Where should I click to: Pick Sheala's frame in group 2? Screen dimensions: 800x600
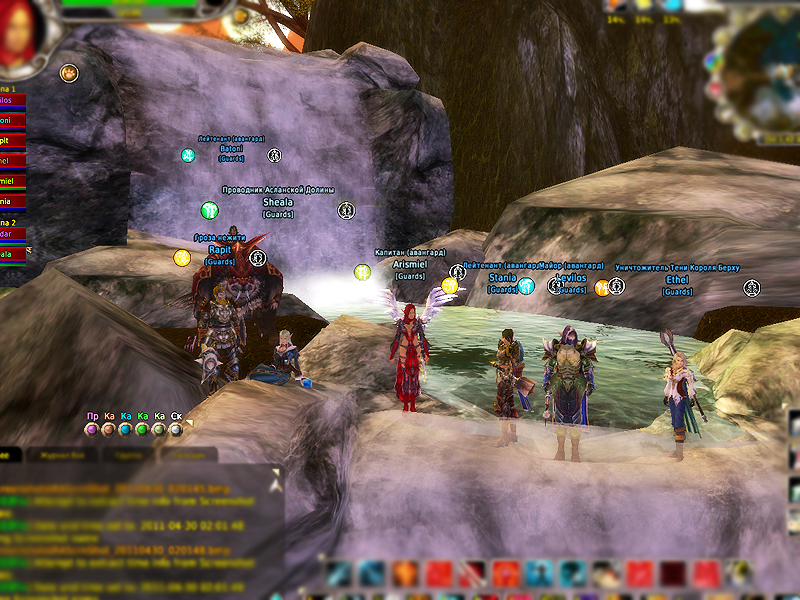tap(10, 254)
